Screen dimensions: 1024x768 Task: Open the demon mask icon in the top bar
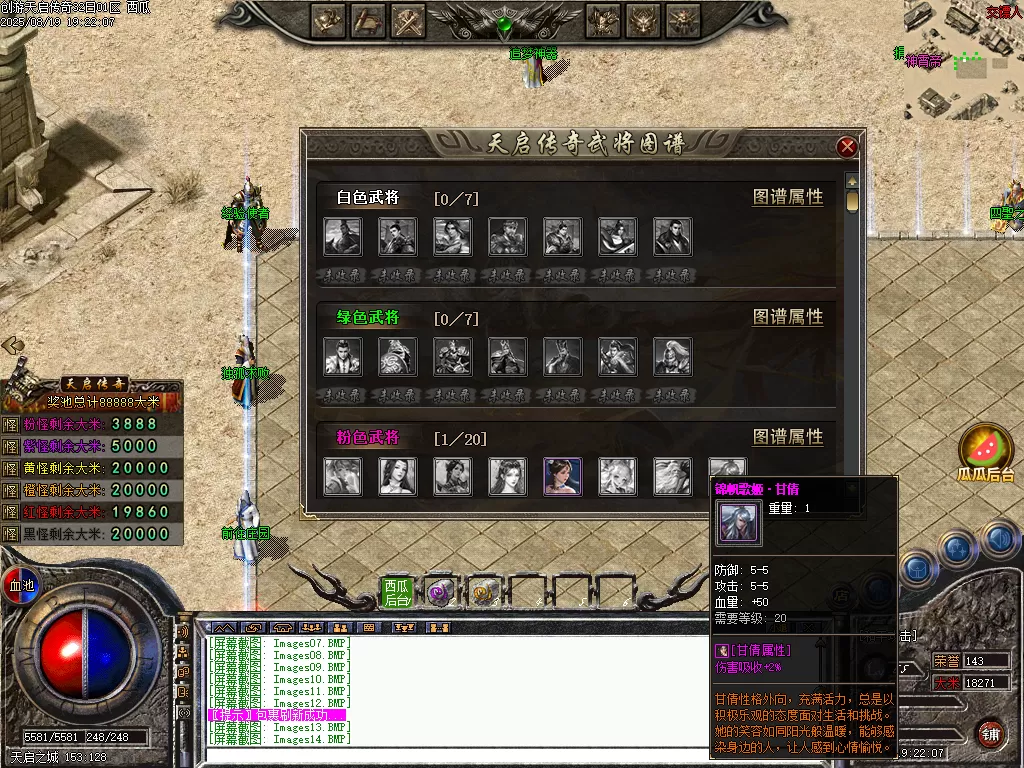point(643,19)
